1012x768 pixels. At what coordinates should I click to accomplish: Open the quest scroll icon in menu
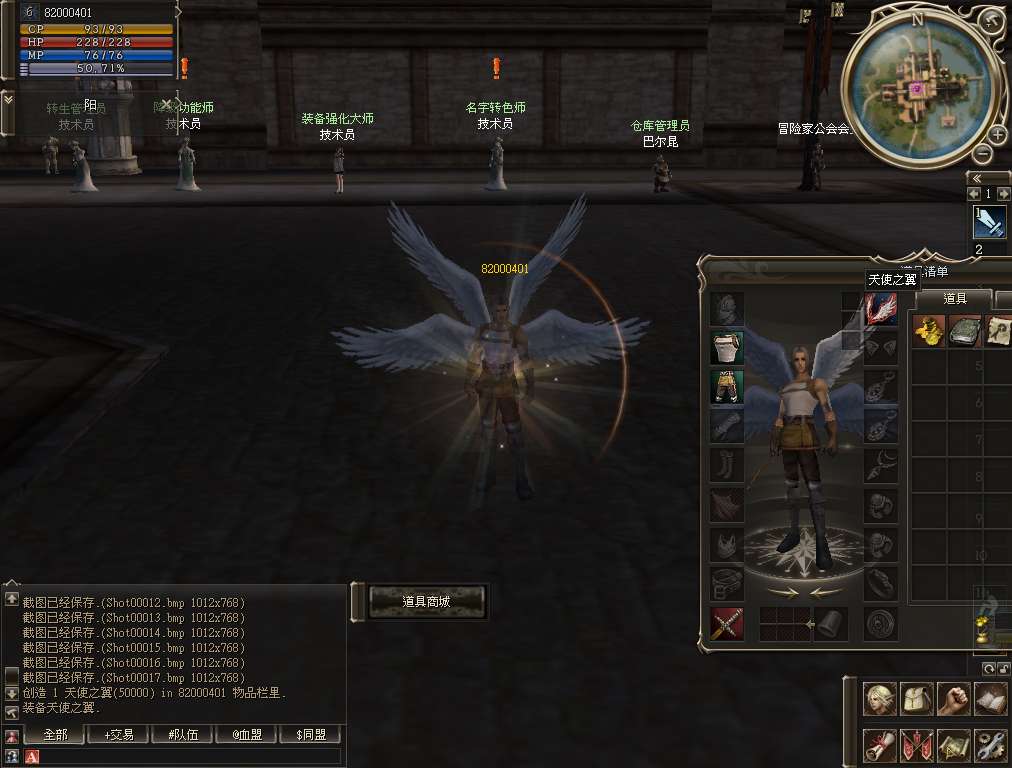click(879, 745)
